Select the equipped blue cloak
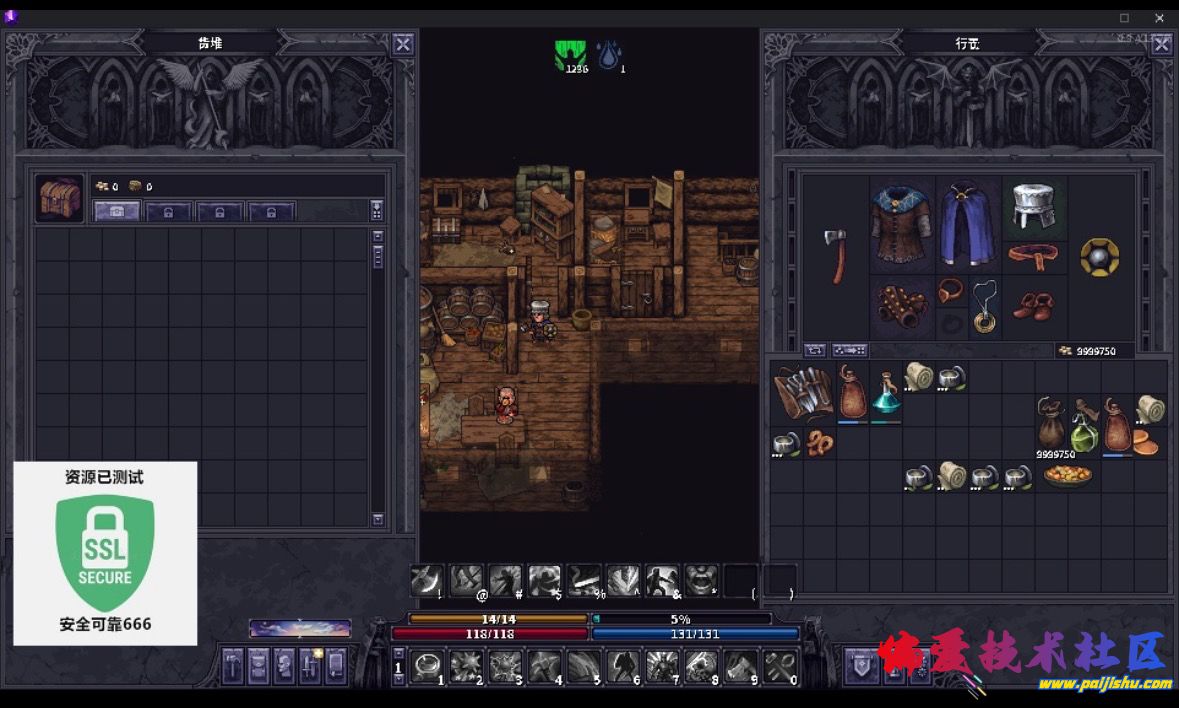The height and width of the screenshot is (708, 1179). click(x=968, y=223)
